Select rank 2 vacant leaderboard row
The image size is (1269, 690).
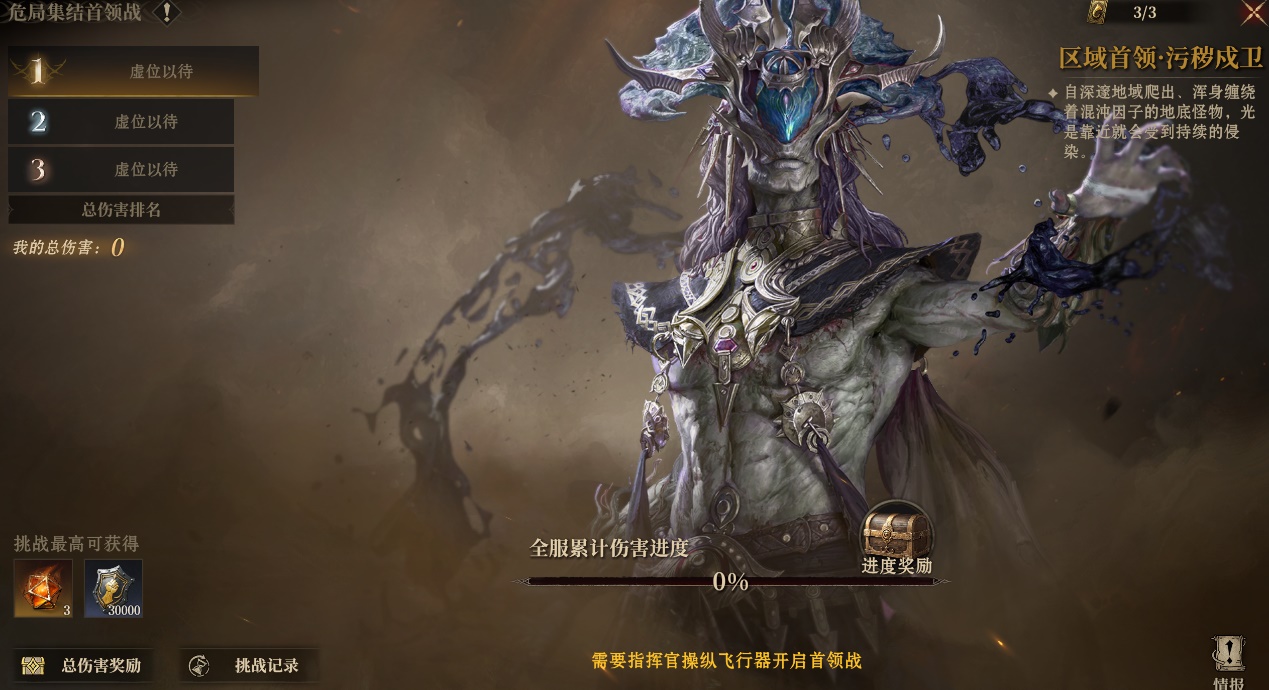(121, 122)
